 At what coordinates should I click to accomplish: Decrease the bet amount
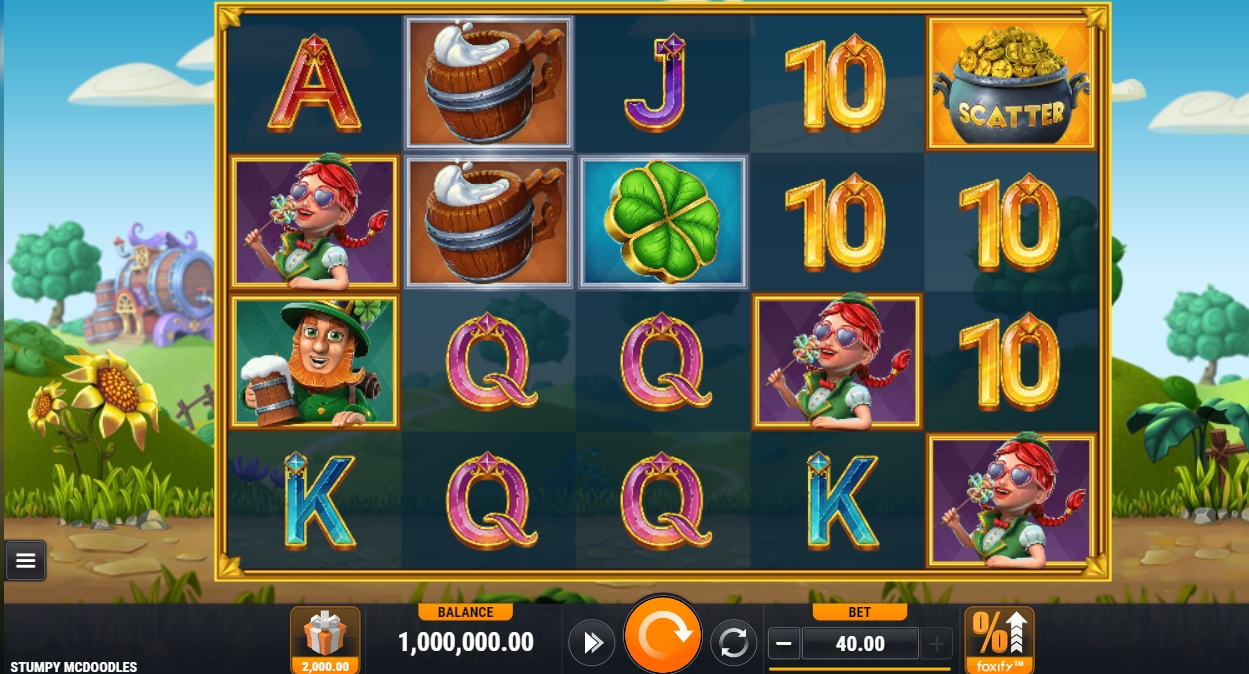pos(785,644)
